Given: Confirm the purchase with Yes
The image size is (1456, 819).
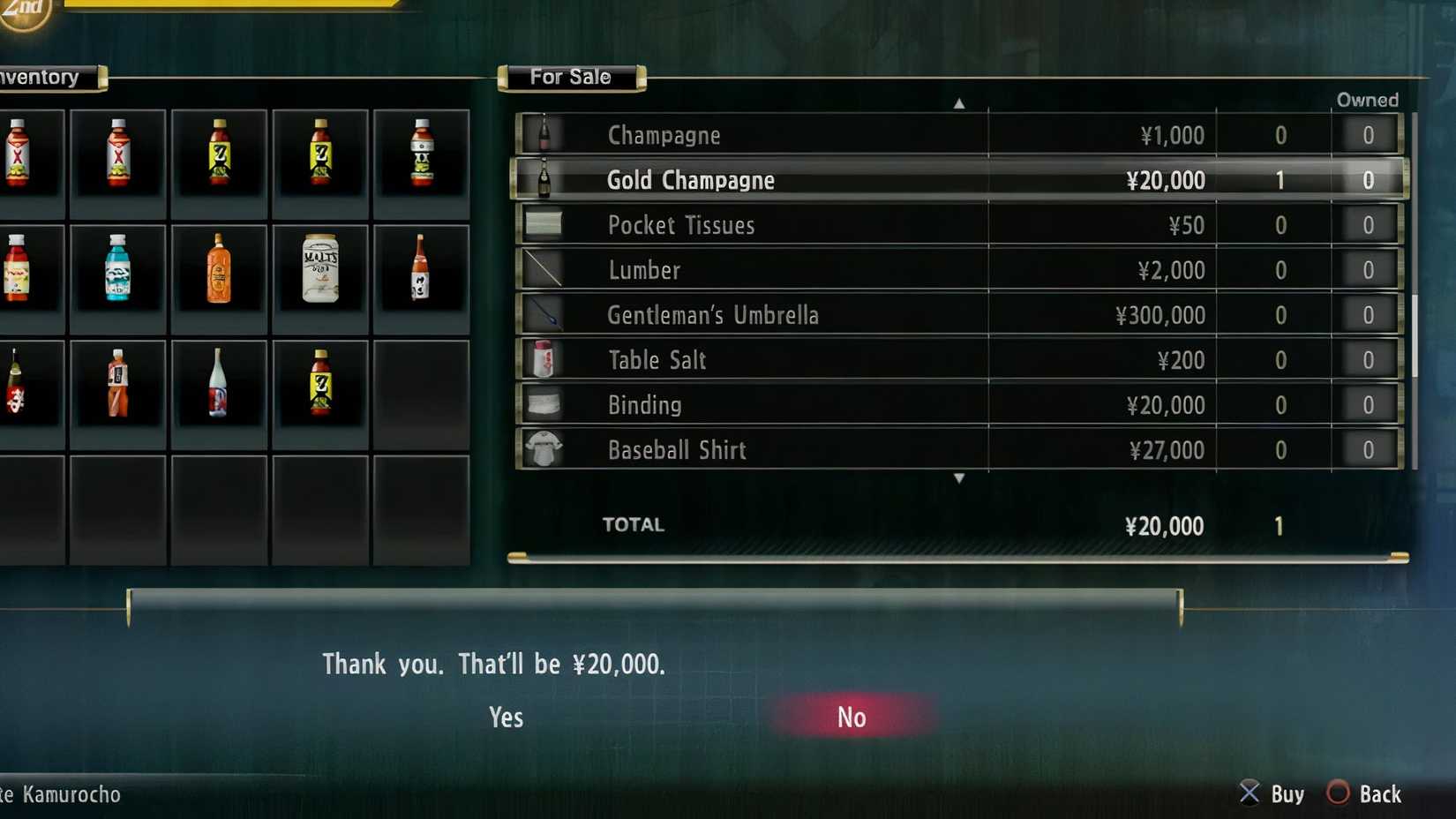Looking at the screenshot, I should (x=505, y=718).
